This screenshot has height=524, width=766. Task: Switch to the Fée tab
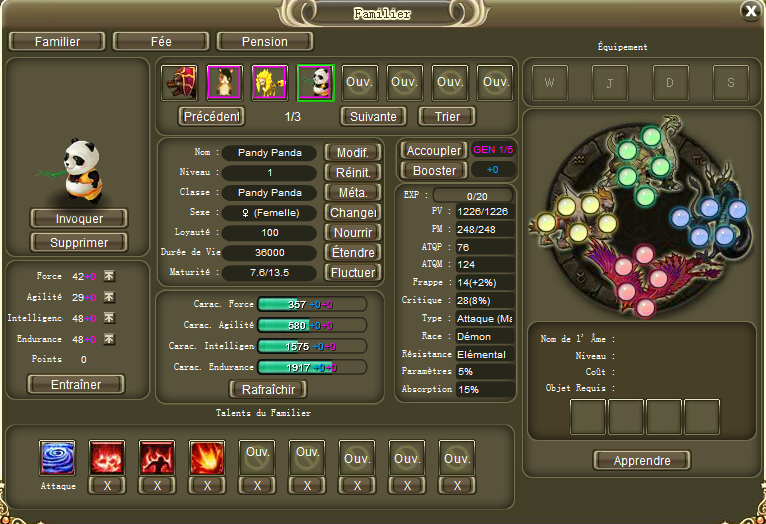click(159, 42)
